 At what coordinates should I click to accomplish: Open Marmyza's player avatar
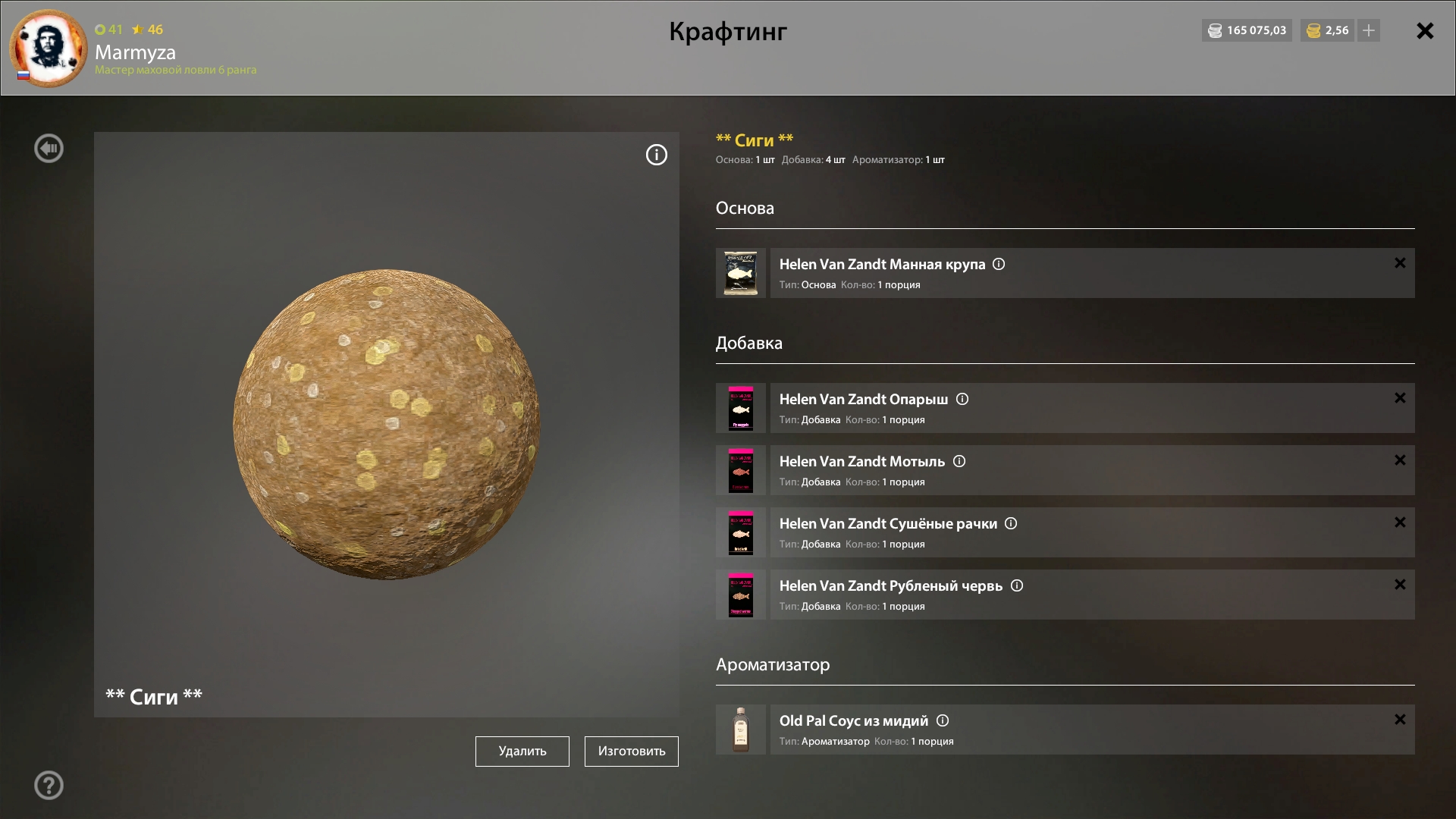49,48
